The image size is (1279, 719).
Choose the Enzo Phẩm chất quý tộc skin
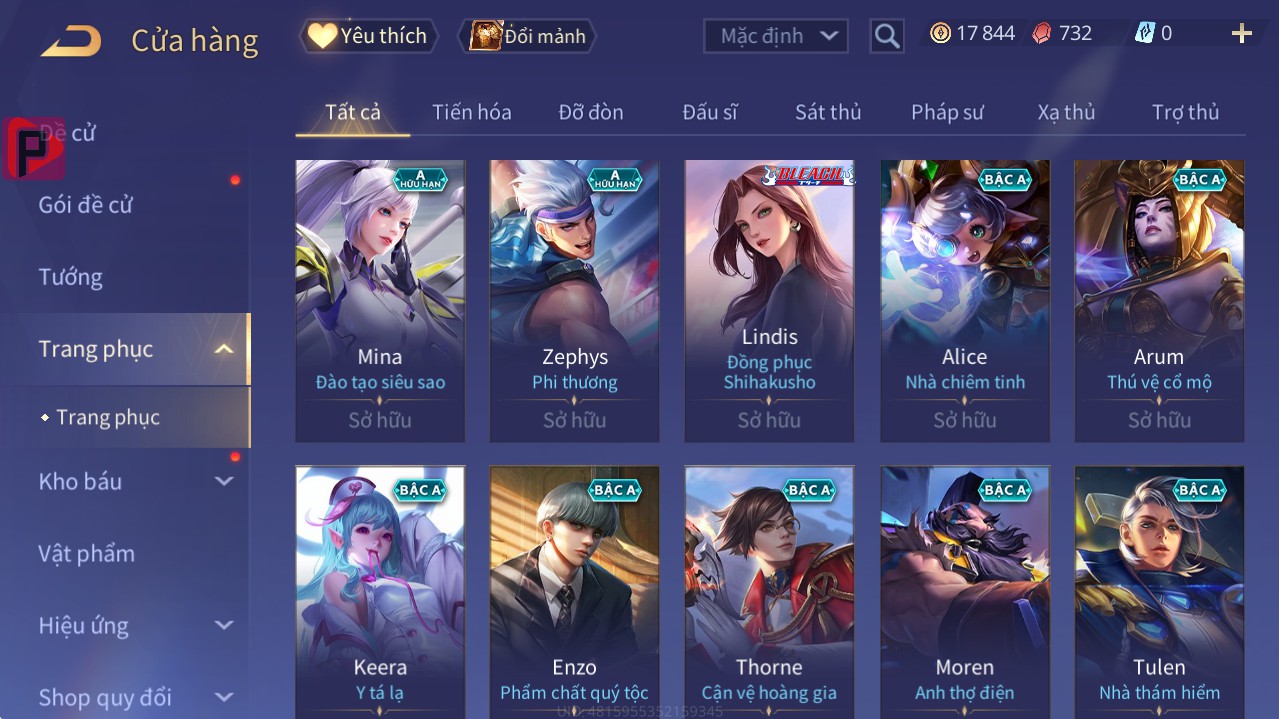coord(574,590)
